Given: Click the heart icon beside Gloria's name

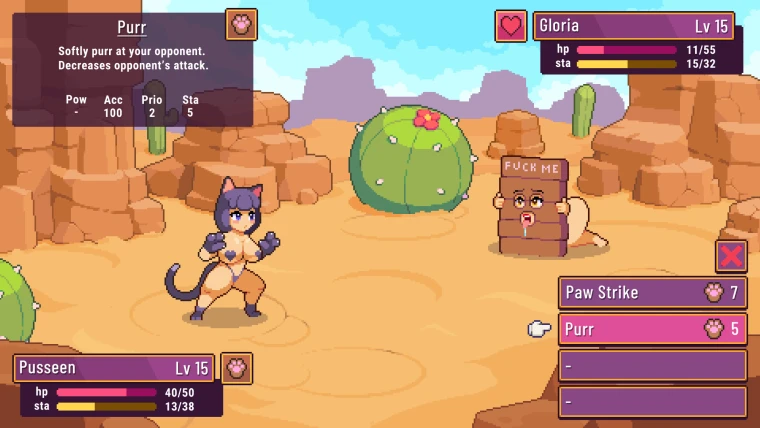Looking at the screenshot, I should coord(511,26).
